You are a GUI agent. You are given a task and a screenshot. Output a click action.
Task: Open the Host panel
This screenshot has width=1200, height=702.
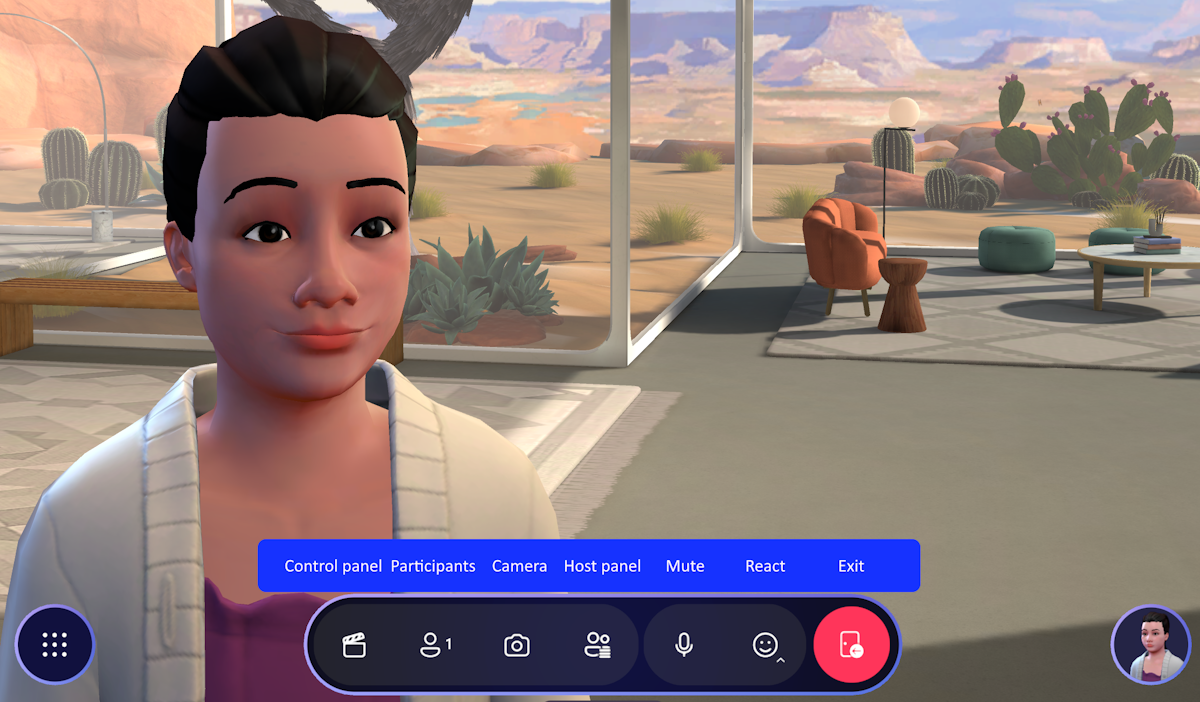598,646
